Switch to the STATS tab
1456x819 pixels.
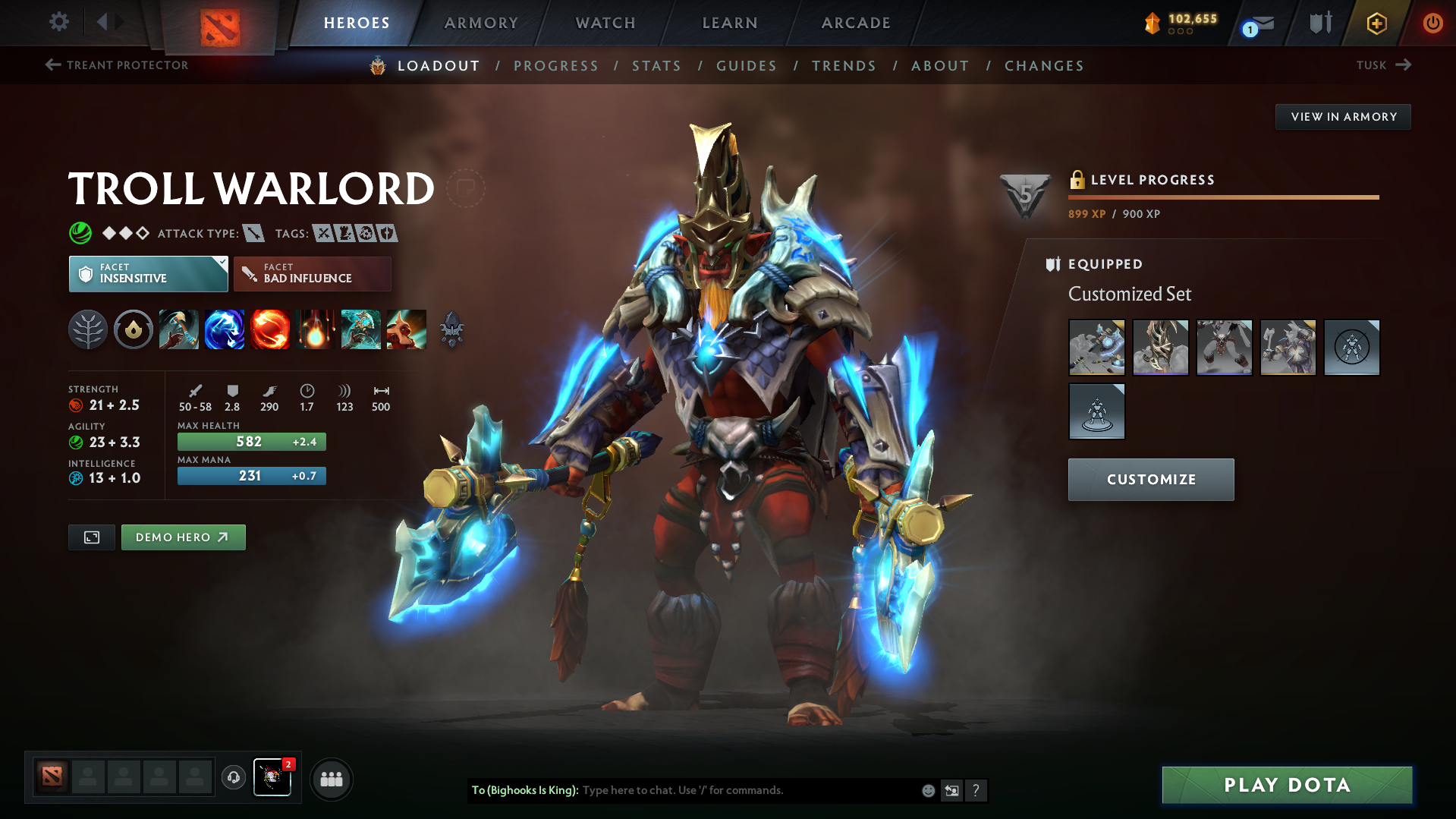pyautogui.click(x=656, y=66)
